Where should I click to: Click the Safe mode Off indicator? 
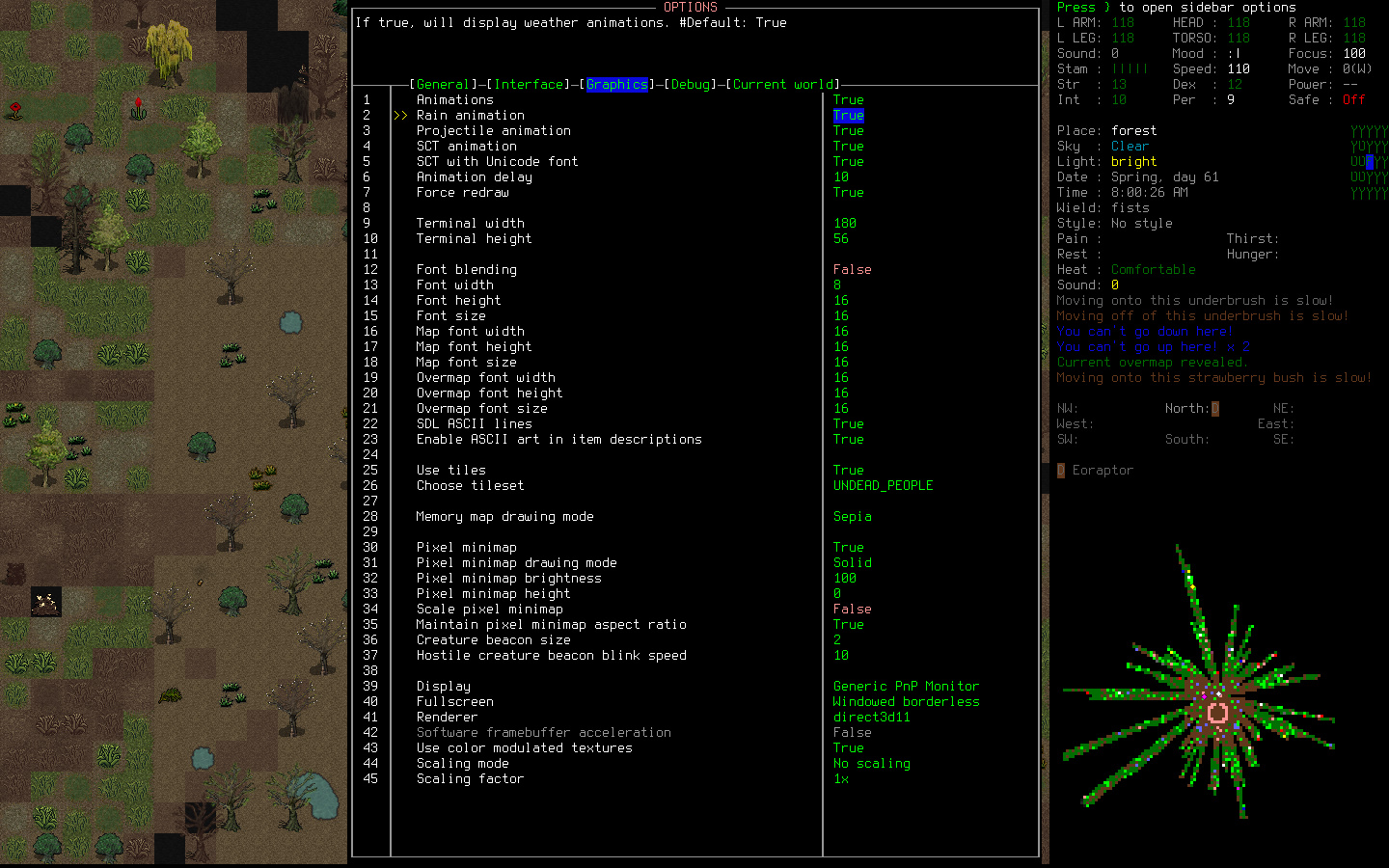1350,98
